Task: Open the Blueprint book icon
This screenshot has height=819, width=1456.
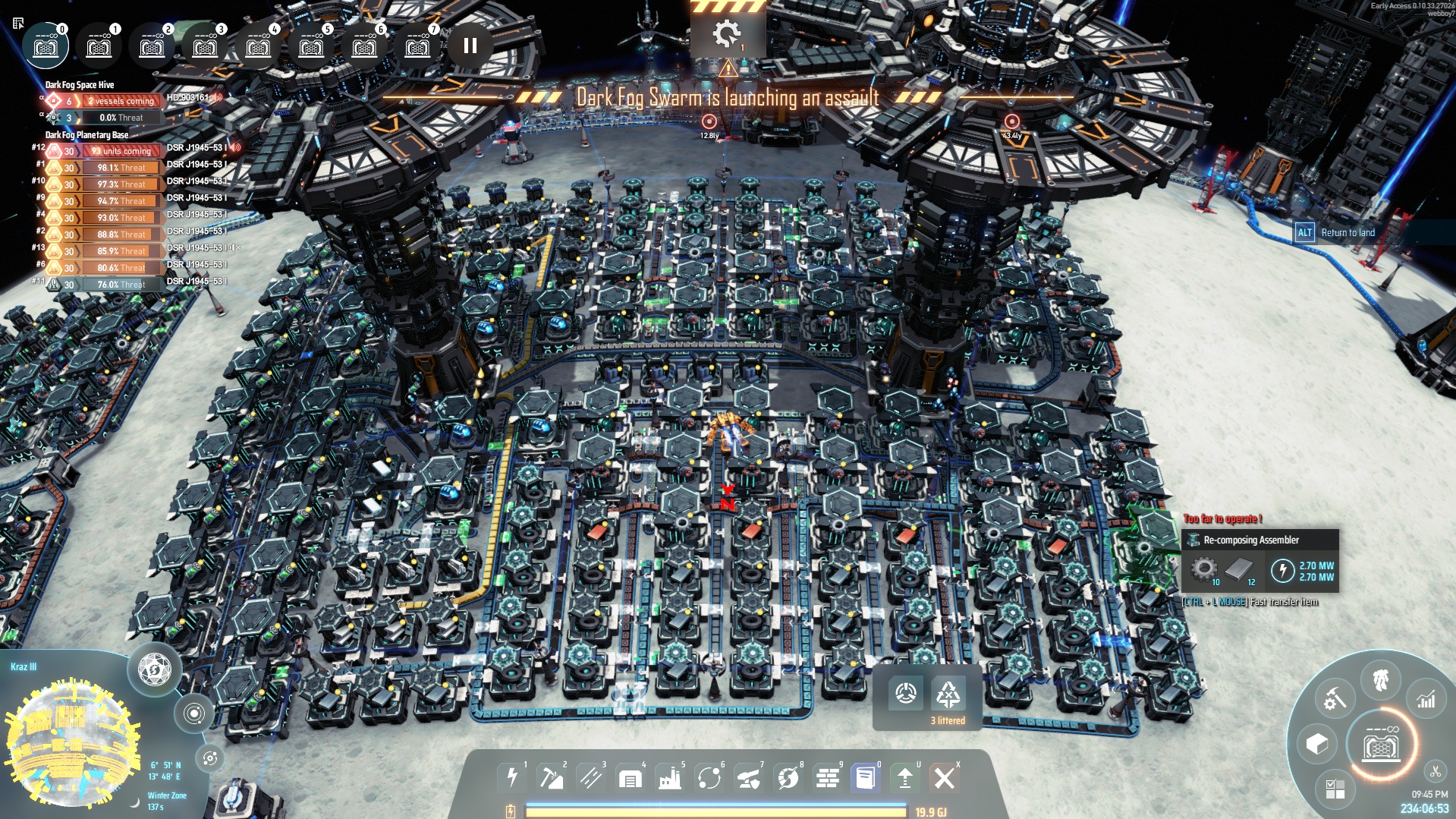Action: click(864, 776)
